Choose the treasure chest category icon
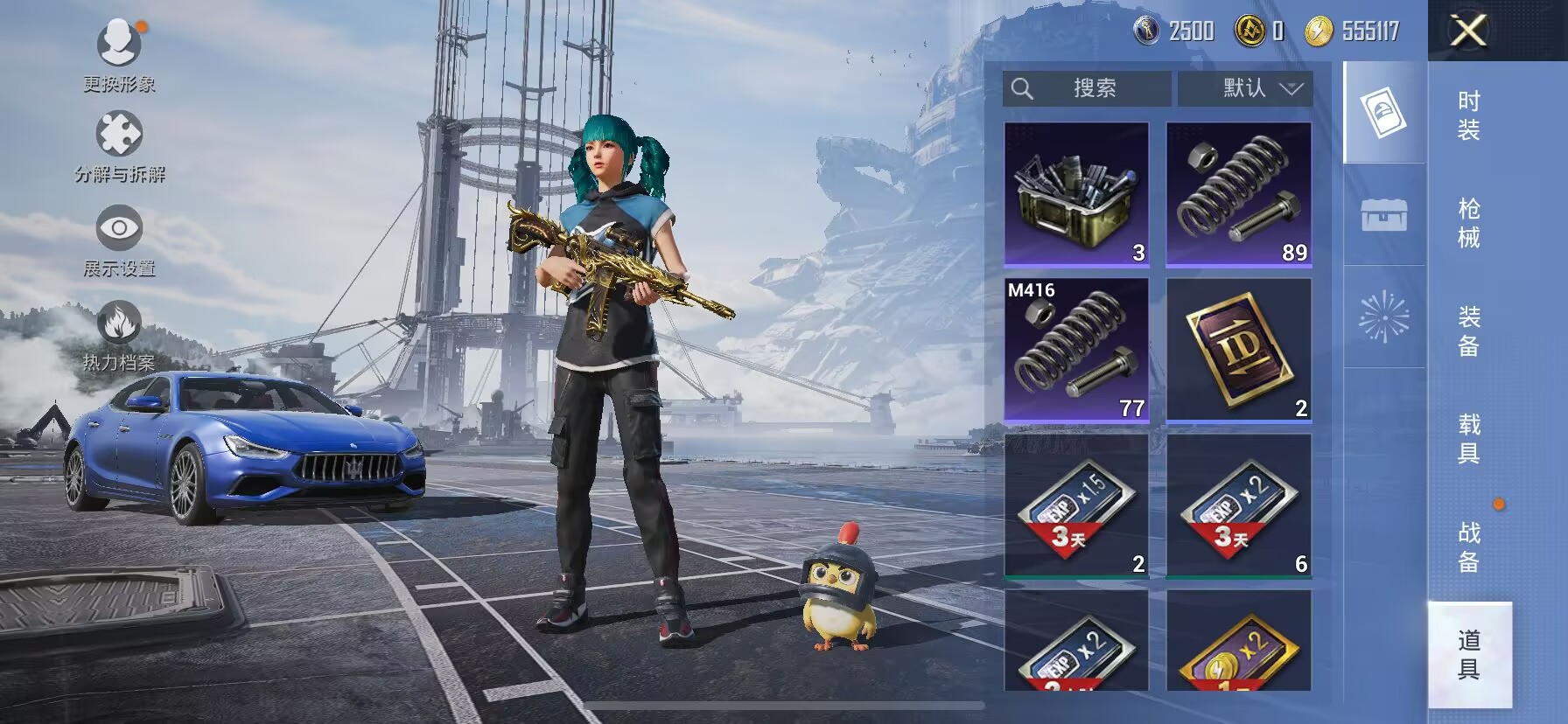Viewport: 1568px width, 724px height. pyautogui.click(x=1383, y=214)
